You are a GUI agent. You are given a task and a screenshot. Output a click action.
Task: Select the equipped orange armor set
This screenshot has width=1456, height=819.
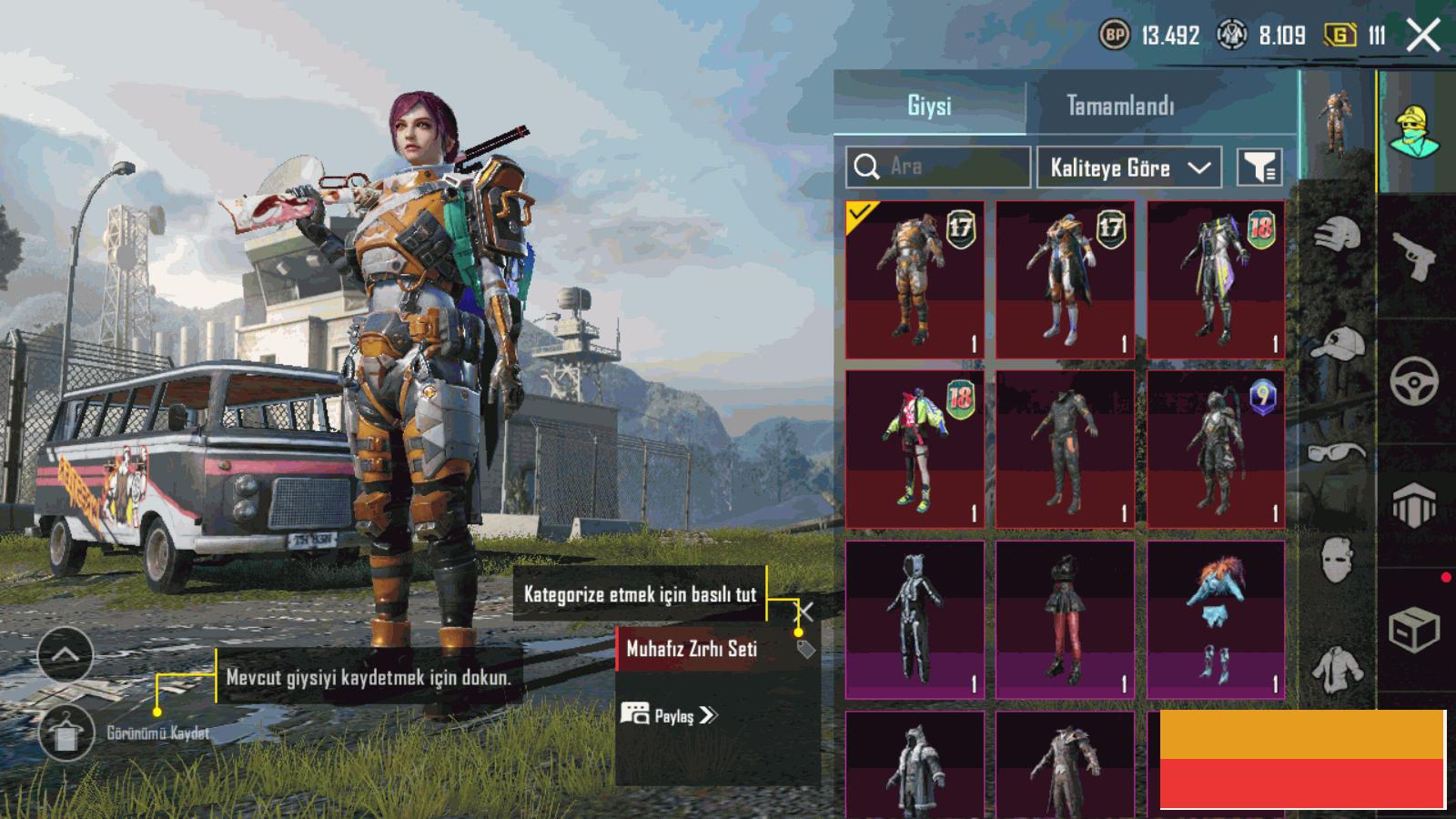[x=915, y=279]
